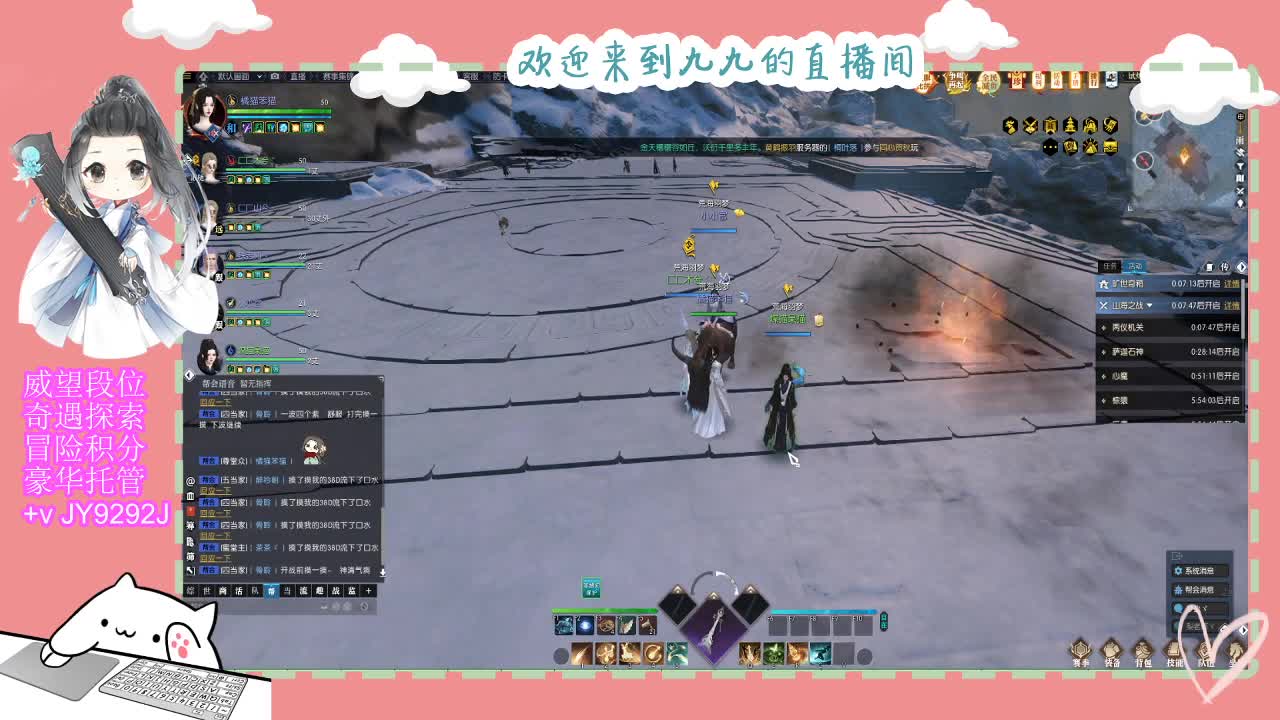Toggle the blue chat bubble message filter

coord(1178,607)
